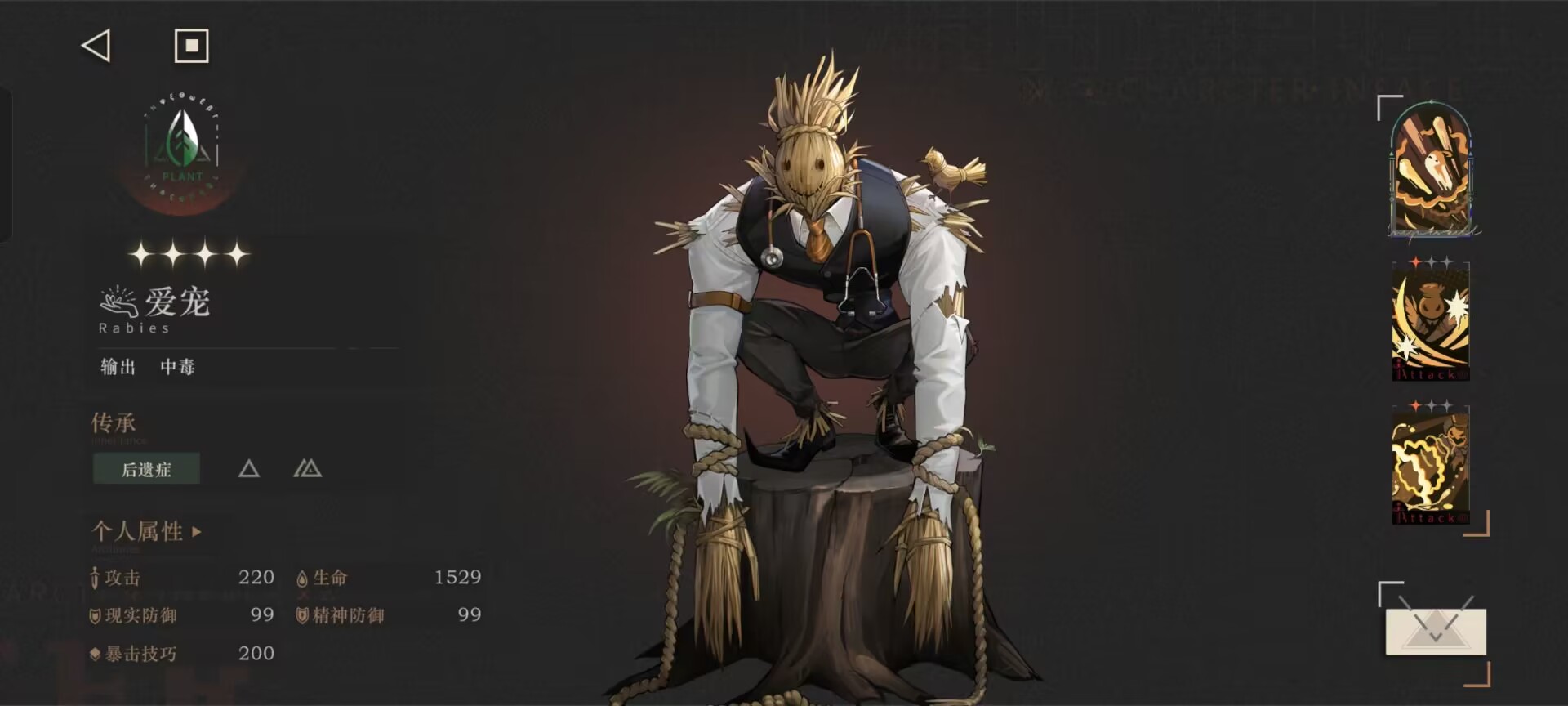
Task: View the top arched ultimate skill card
Action: point(1432,172)
